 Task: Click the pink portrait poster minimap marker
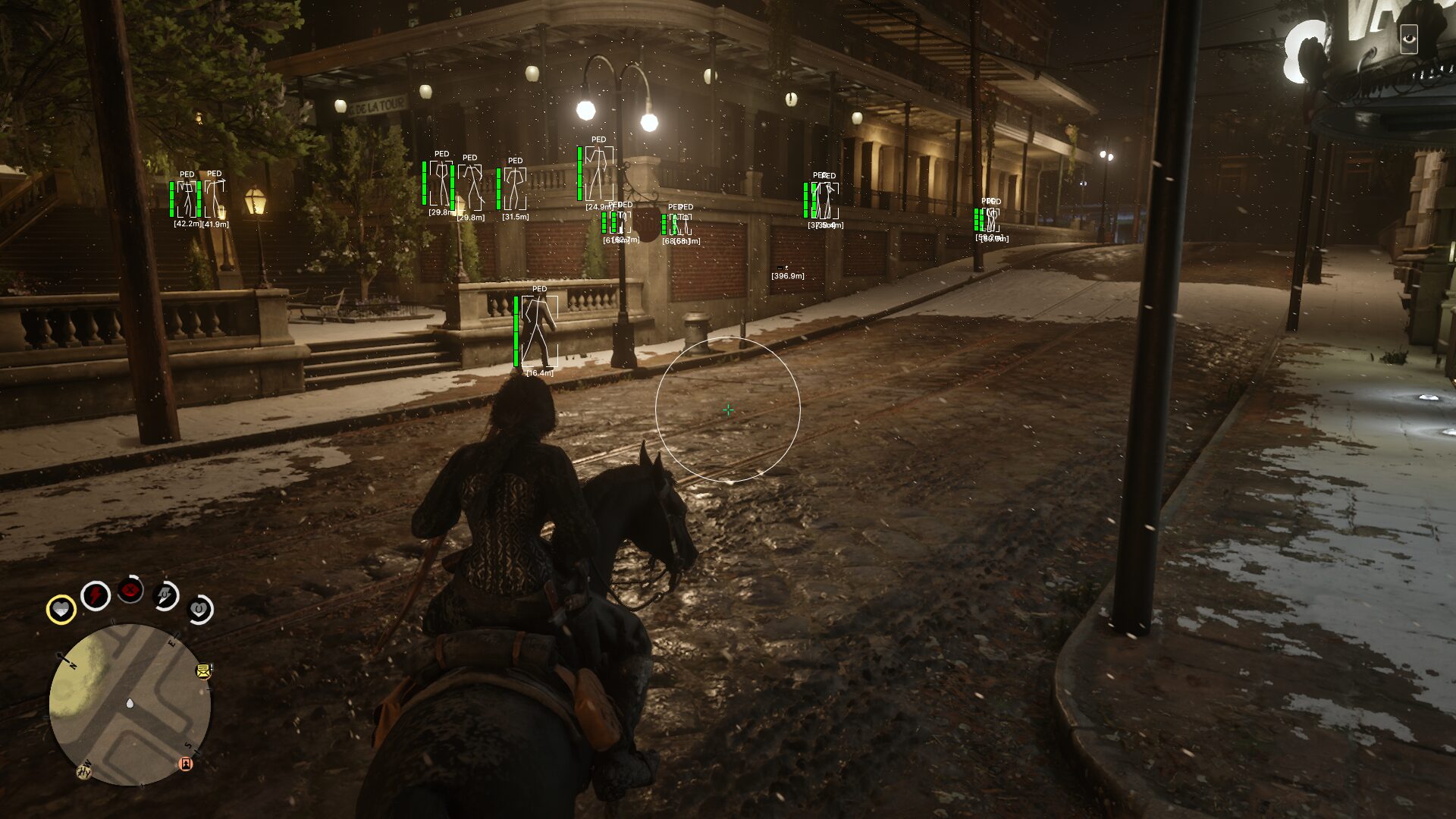(185, 763)
